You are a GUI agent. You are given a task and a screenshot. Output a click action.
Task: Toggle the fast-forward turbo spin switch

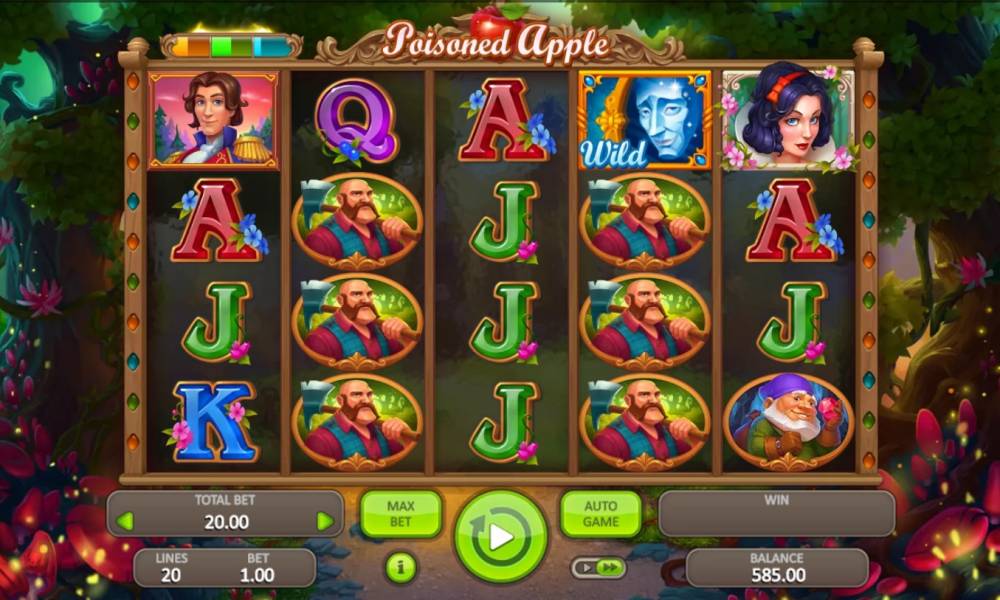coord(599,568)
